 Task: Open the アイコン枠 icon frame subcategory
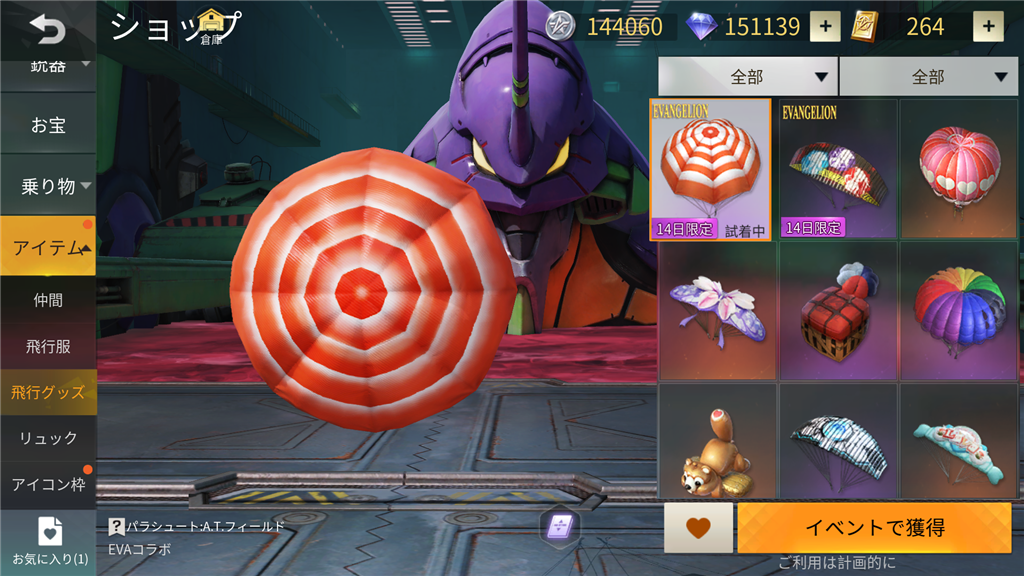click(48, 484)
